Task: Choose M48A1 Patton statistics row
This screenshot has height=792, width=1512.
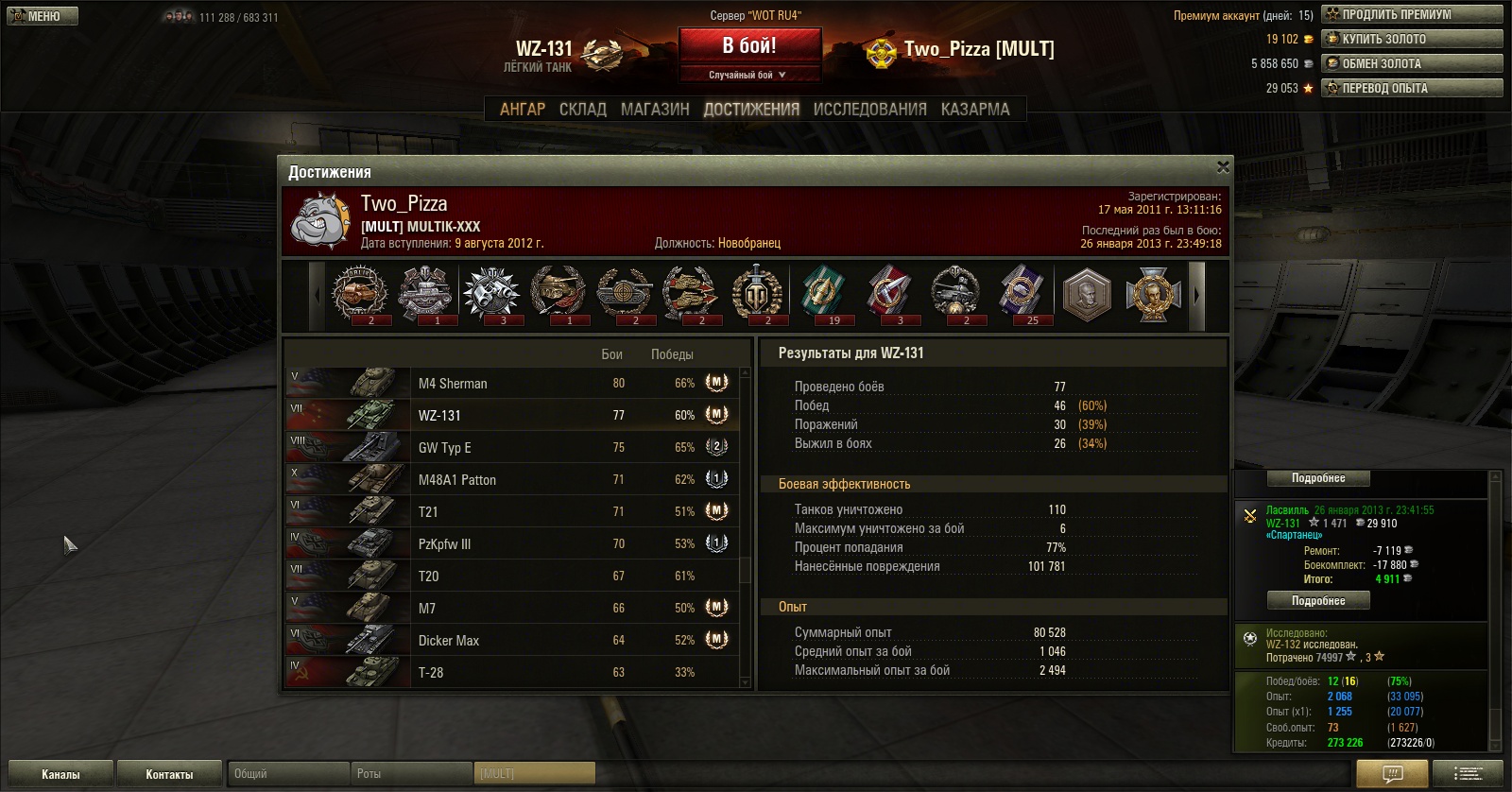Action: (510, 480)
